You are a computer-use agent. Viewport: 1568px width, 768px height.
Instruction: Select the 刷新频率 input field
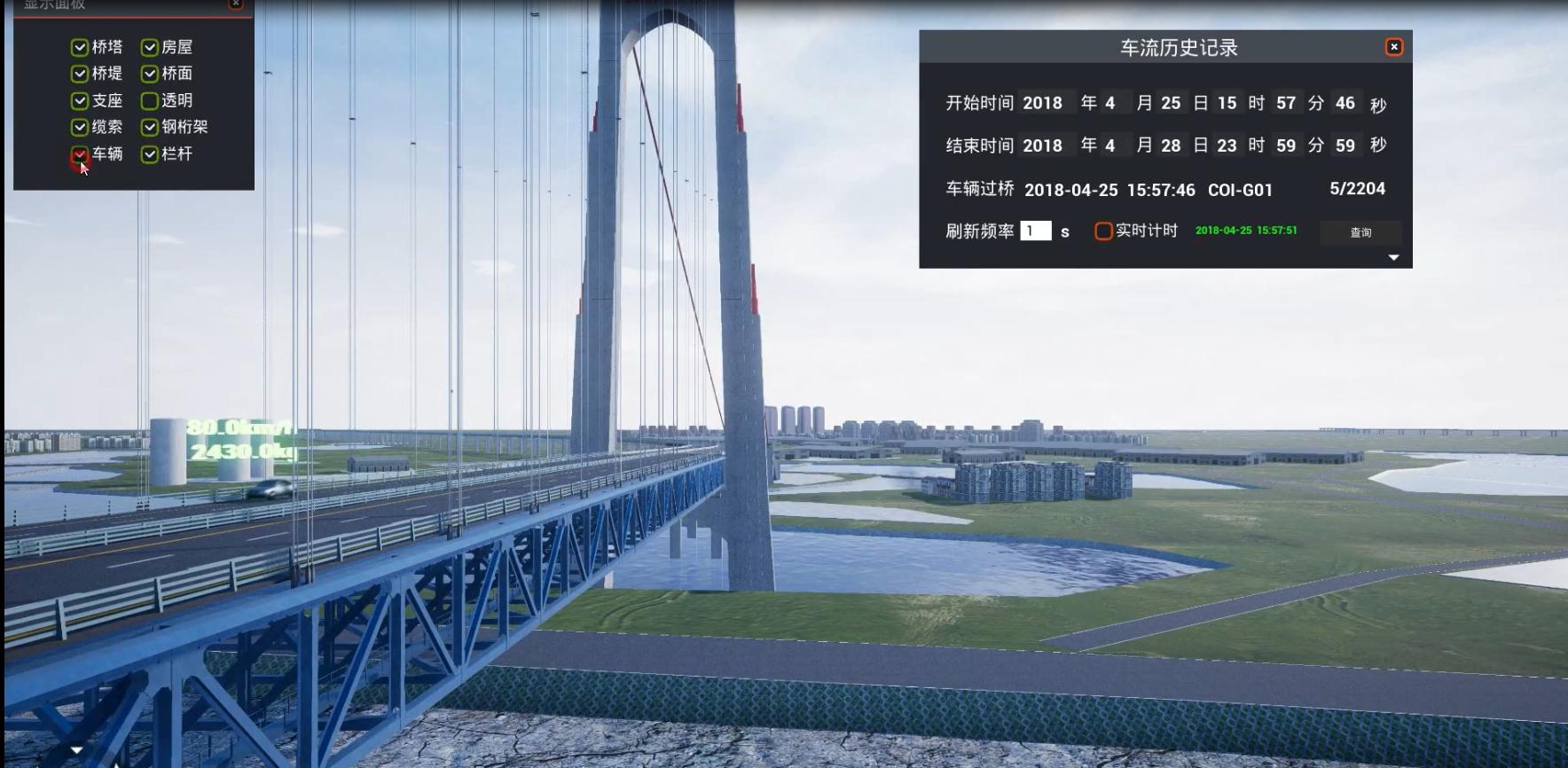coord(1035,231)
